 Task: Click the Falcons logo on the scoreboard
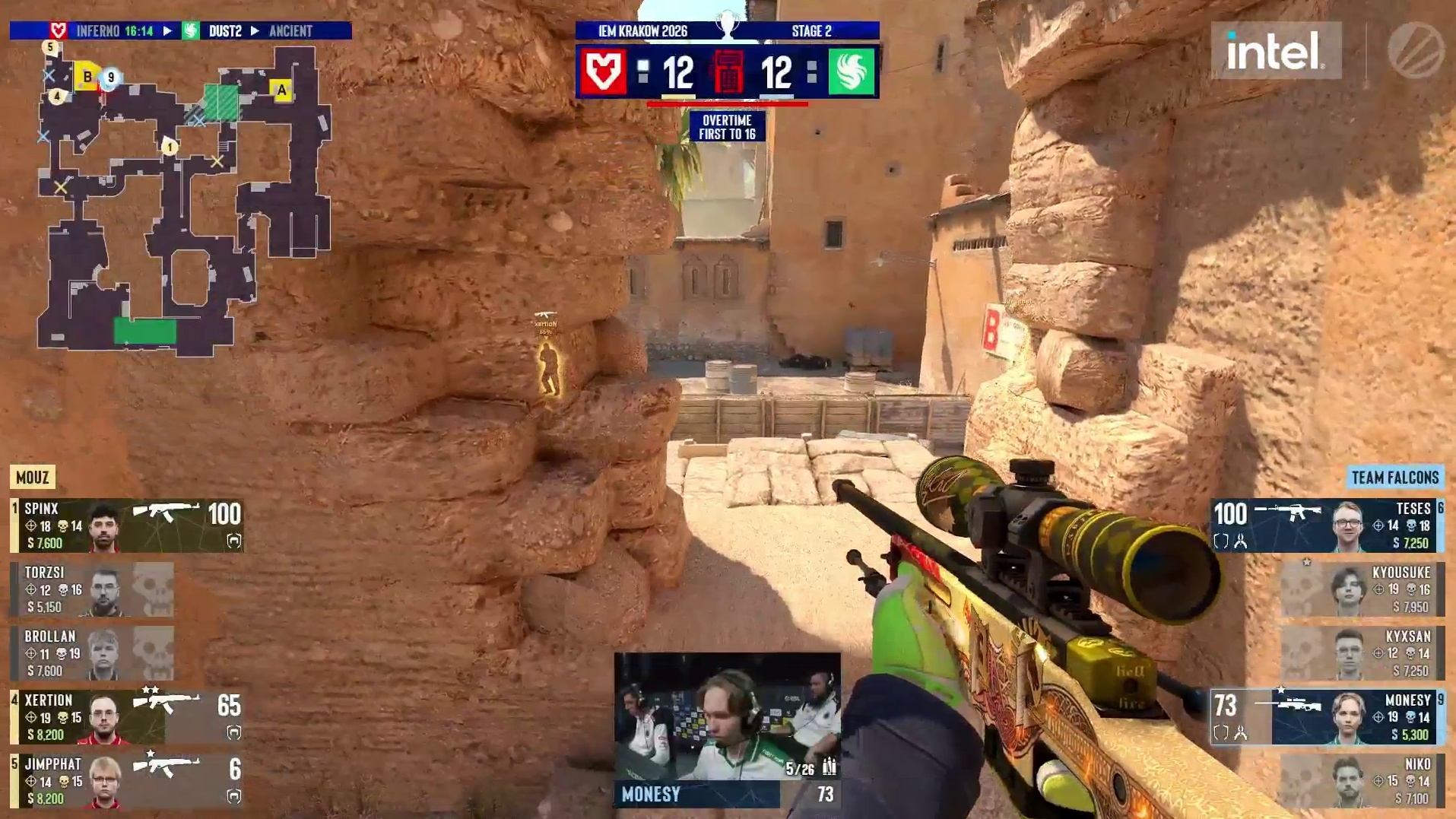851,72
